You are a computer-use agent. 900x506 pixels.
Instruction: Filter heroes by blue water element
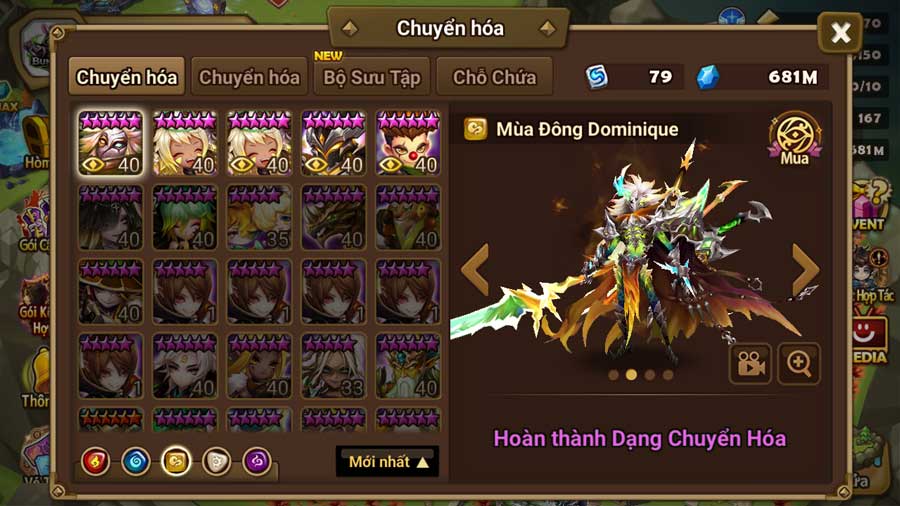[136, 460]
